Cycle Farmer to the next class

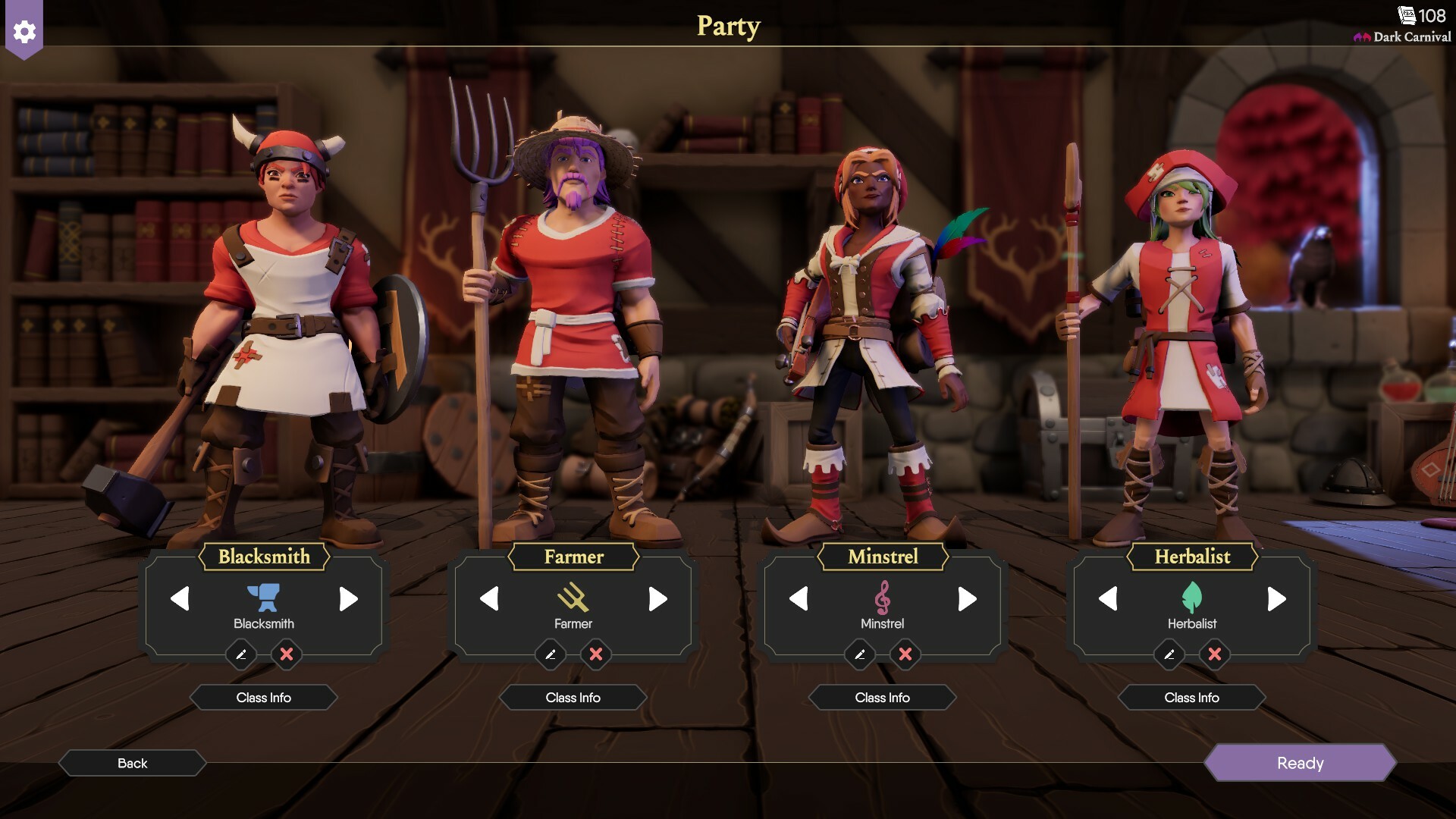point(657,599)
